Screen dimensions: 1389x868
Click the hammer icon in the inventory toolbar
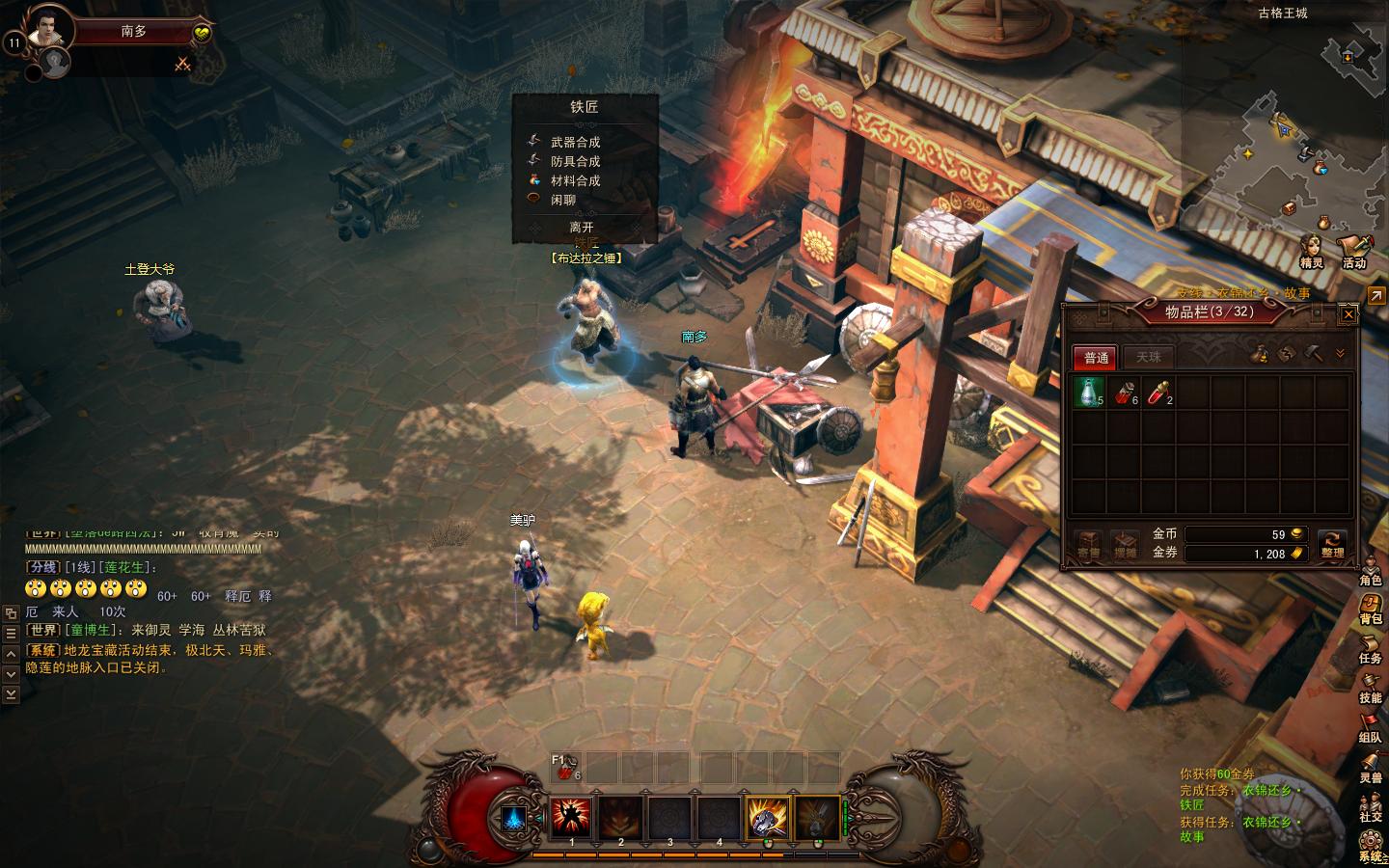click(x=1312, y=354)
